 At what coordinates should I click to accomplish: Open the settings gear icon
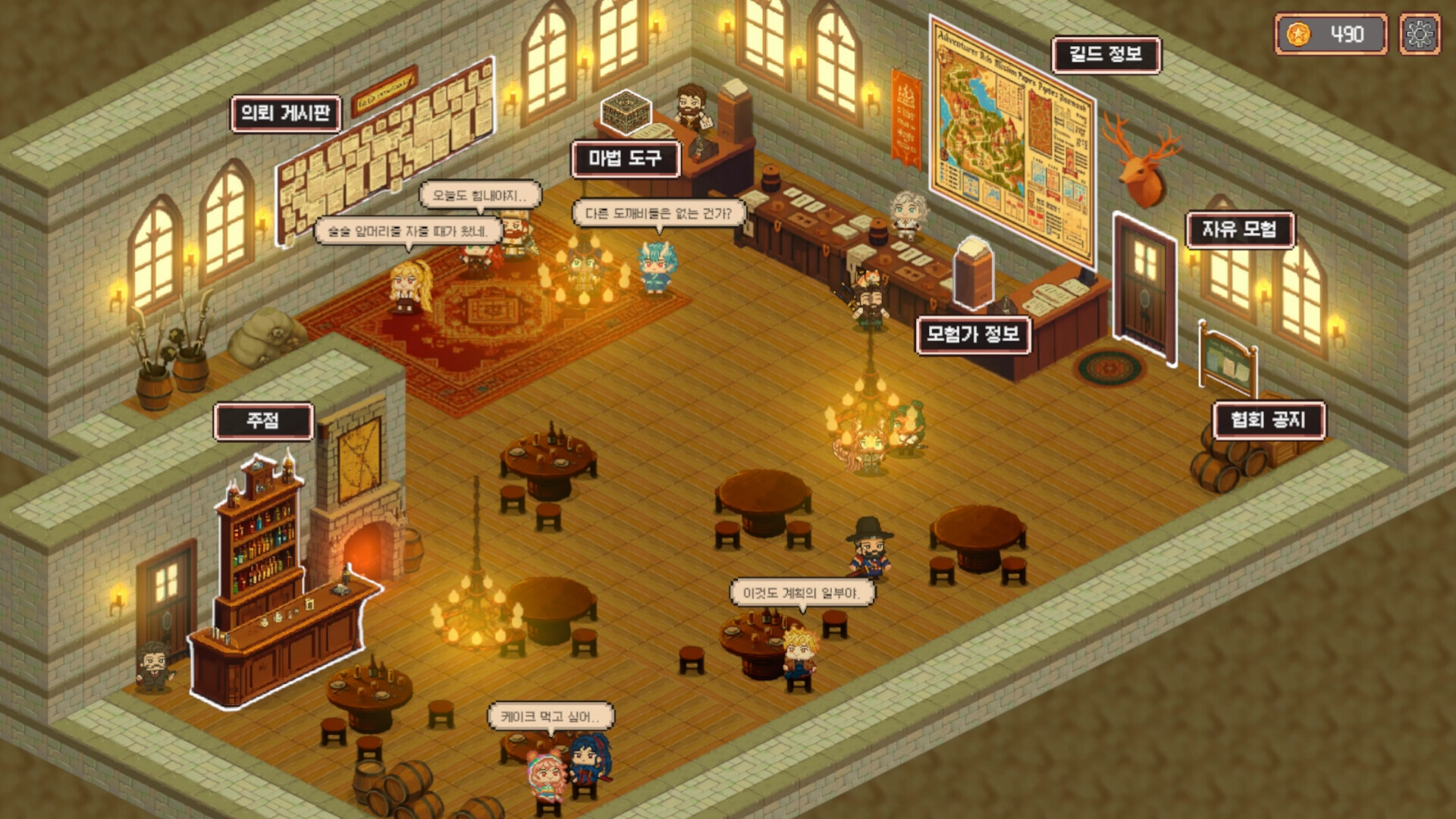[1420, 33]
